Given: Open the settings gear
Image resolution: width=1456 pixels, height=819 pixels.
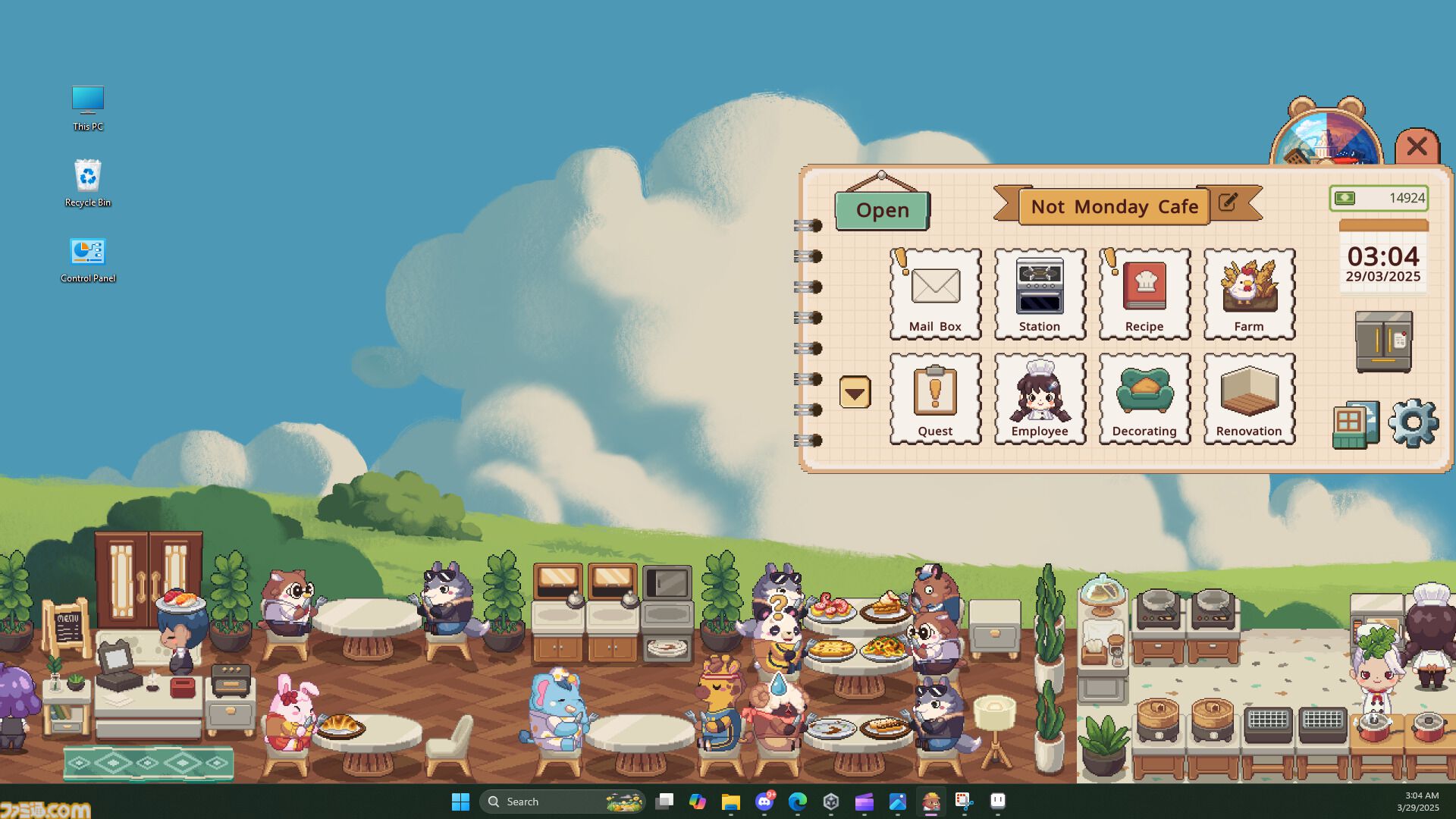Looking at the screenshot, I should [1413, 425].
